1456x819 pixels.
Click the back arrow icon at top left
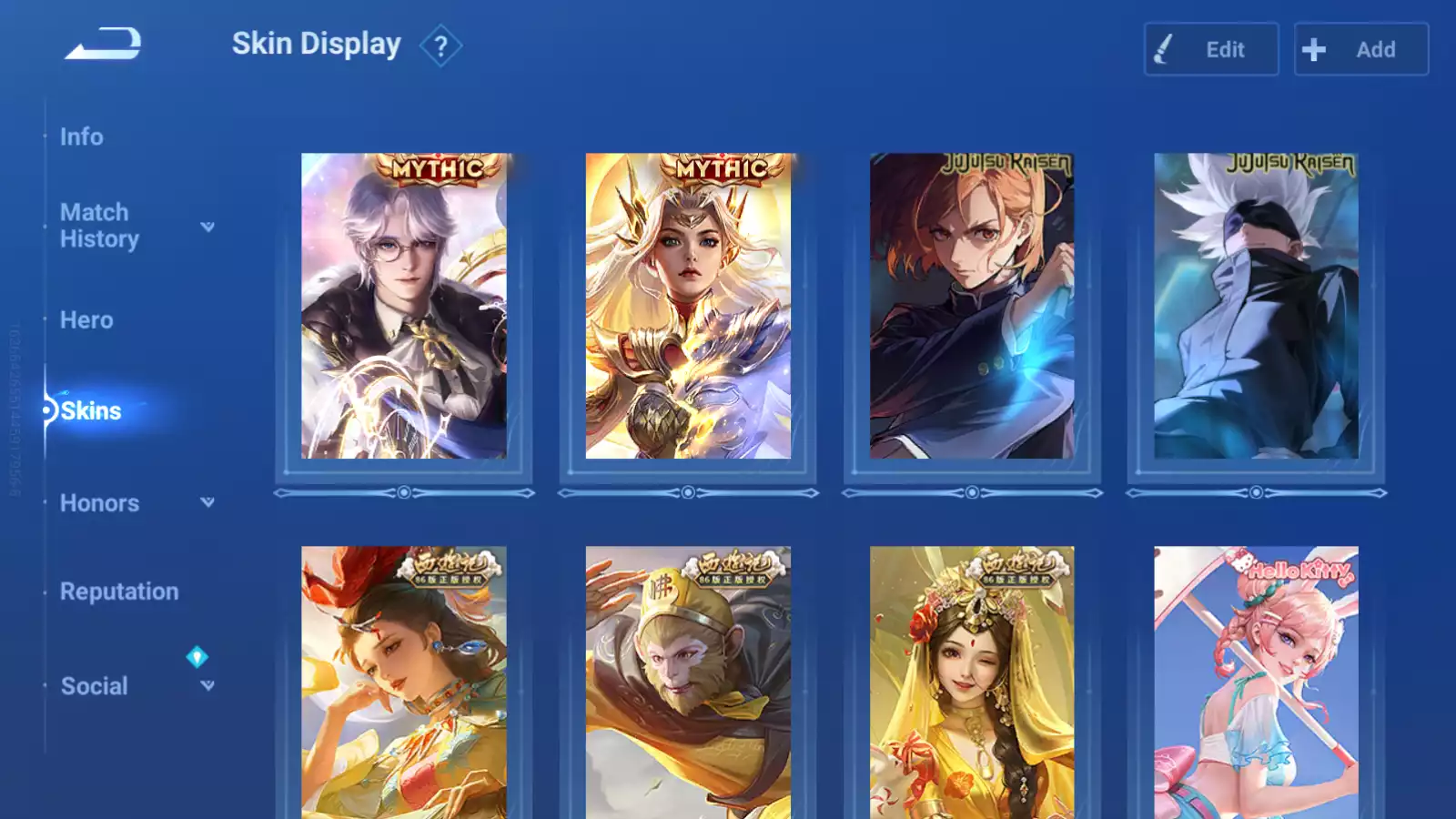point(103,43)
